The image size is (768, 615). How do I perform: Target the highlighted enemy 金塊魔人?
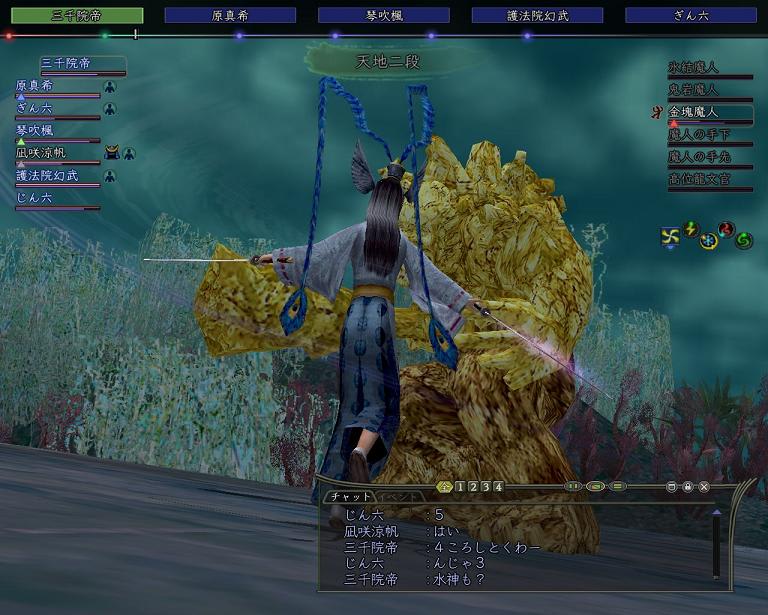pyautogui.click(x=693, y=112)
